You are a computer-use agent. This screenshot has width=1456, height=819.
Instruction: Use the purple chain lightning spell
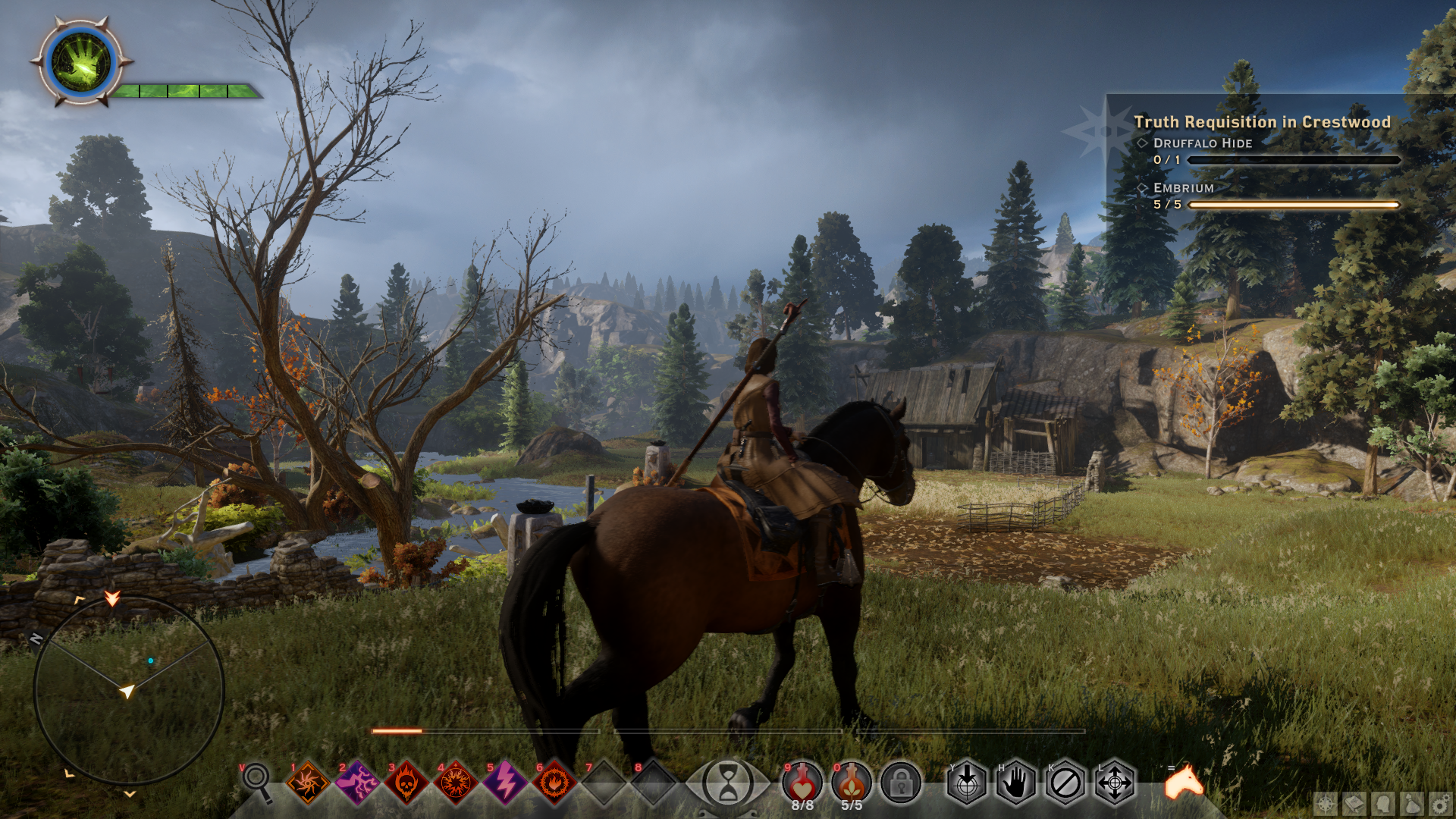(357, 783)
